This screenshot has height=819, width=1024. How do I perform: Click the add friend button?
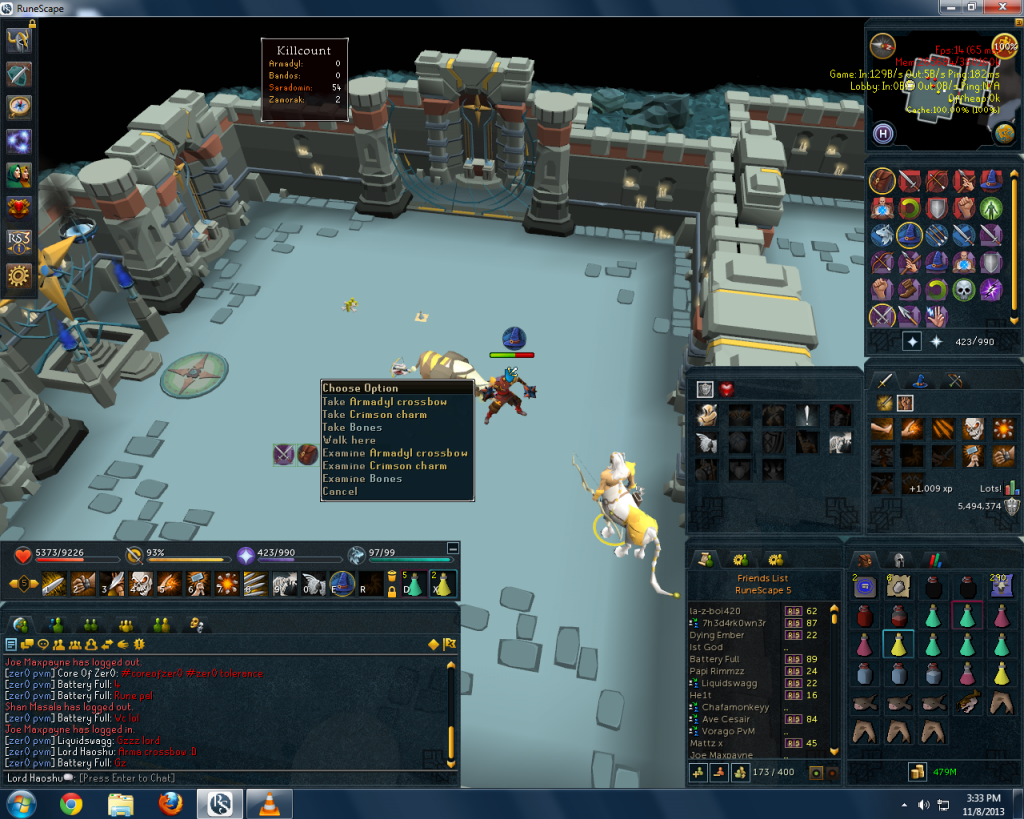tap(697, 773)
